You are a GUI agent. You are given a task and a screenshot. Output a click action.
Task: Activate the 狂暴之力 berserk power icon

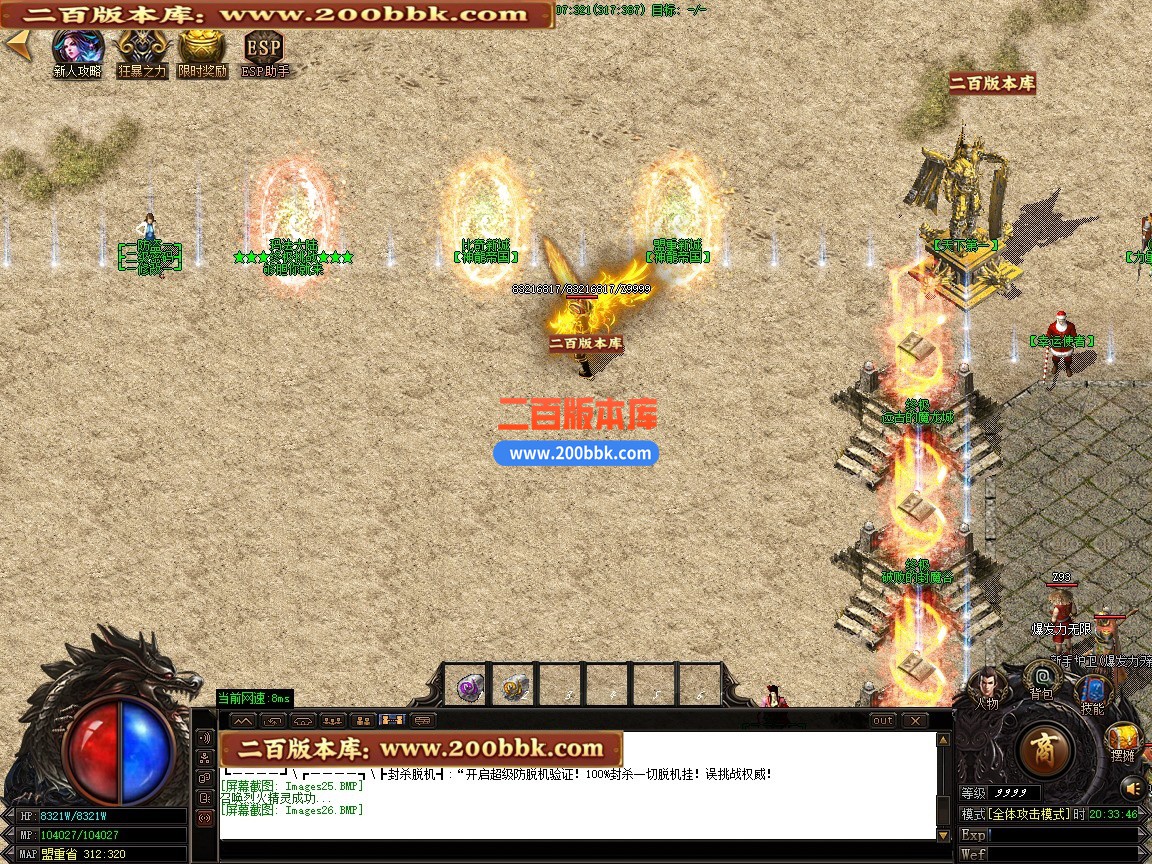[142, 48]
